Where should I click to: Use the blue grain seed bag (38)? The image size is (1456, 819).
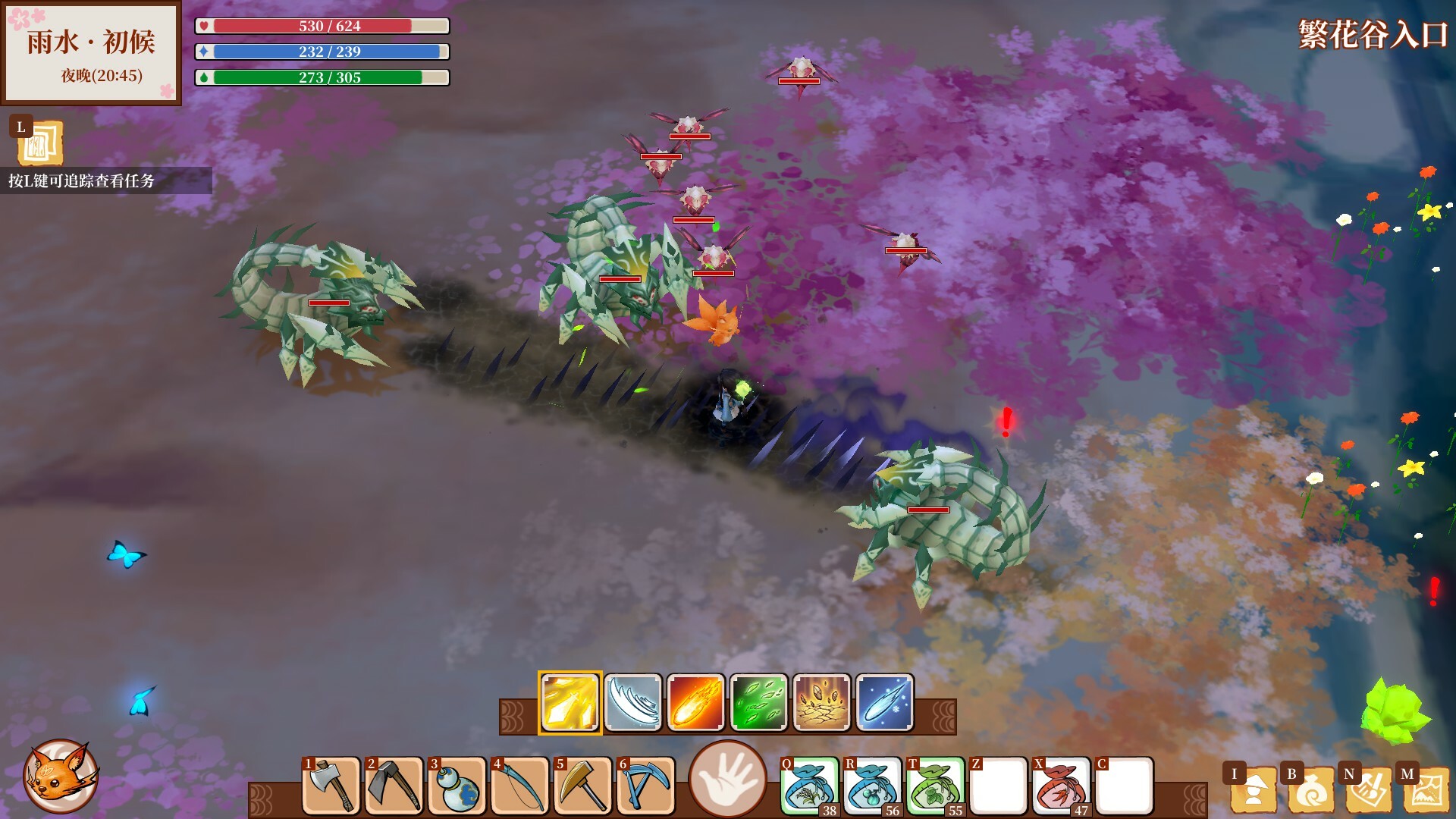810,786
